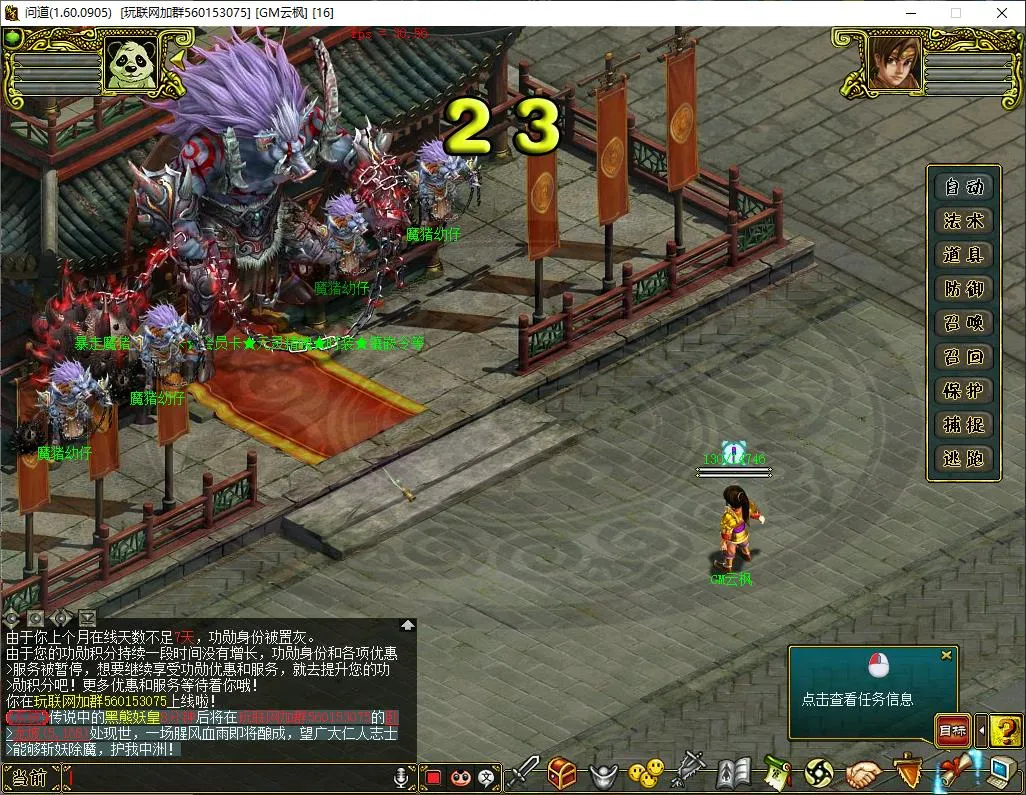Screen dimensions: 1026x795
Task: Open the handshake trade icon
Action: pos(864,773)
